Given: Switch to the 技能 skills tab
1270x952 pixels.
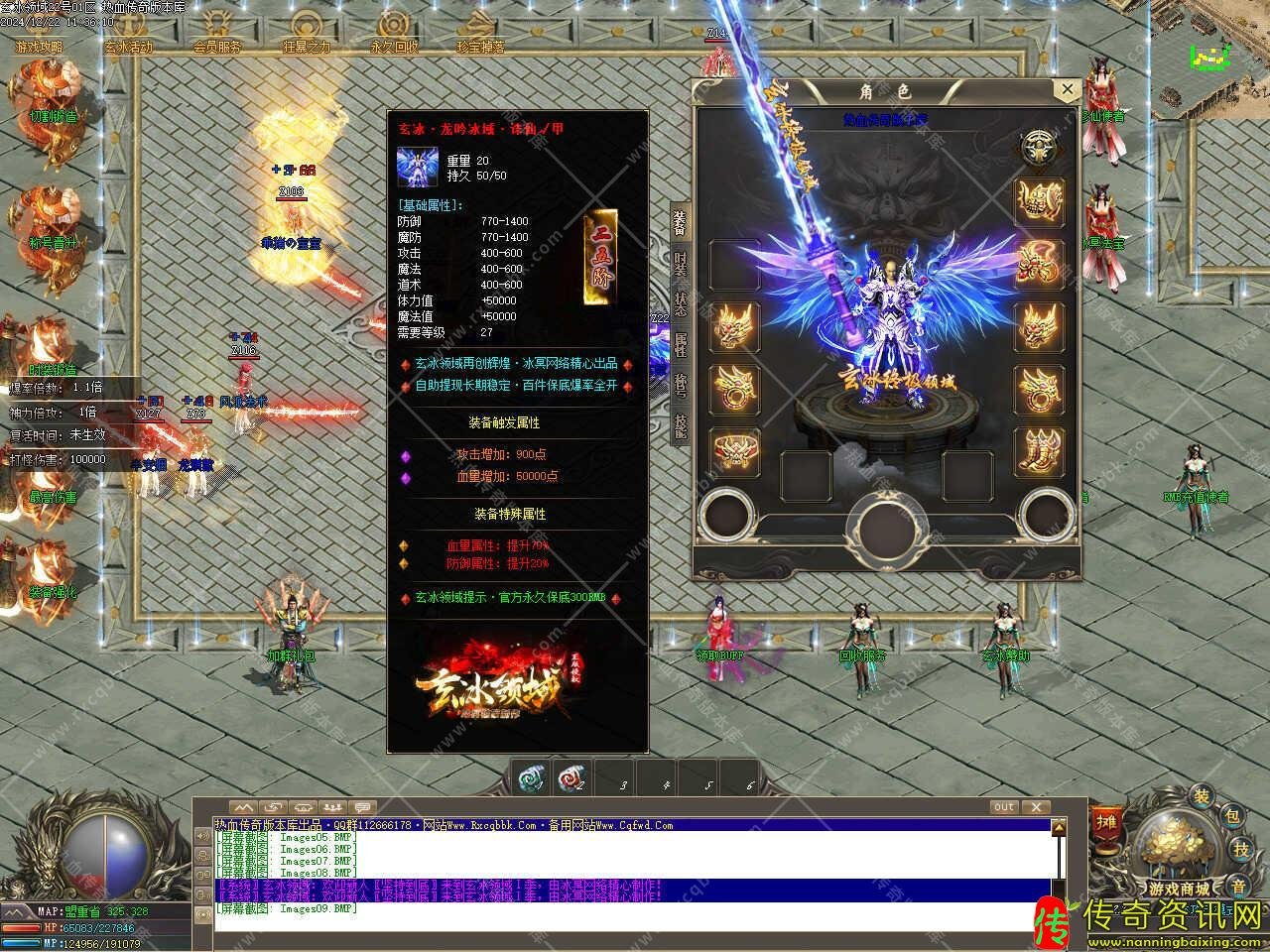Looking at the screenshot, I should (680, 423).
